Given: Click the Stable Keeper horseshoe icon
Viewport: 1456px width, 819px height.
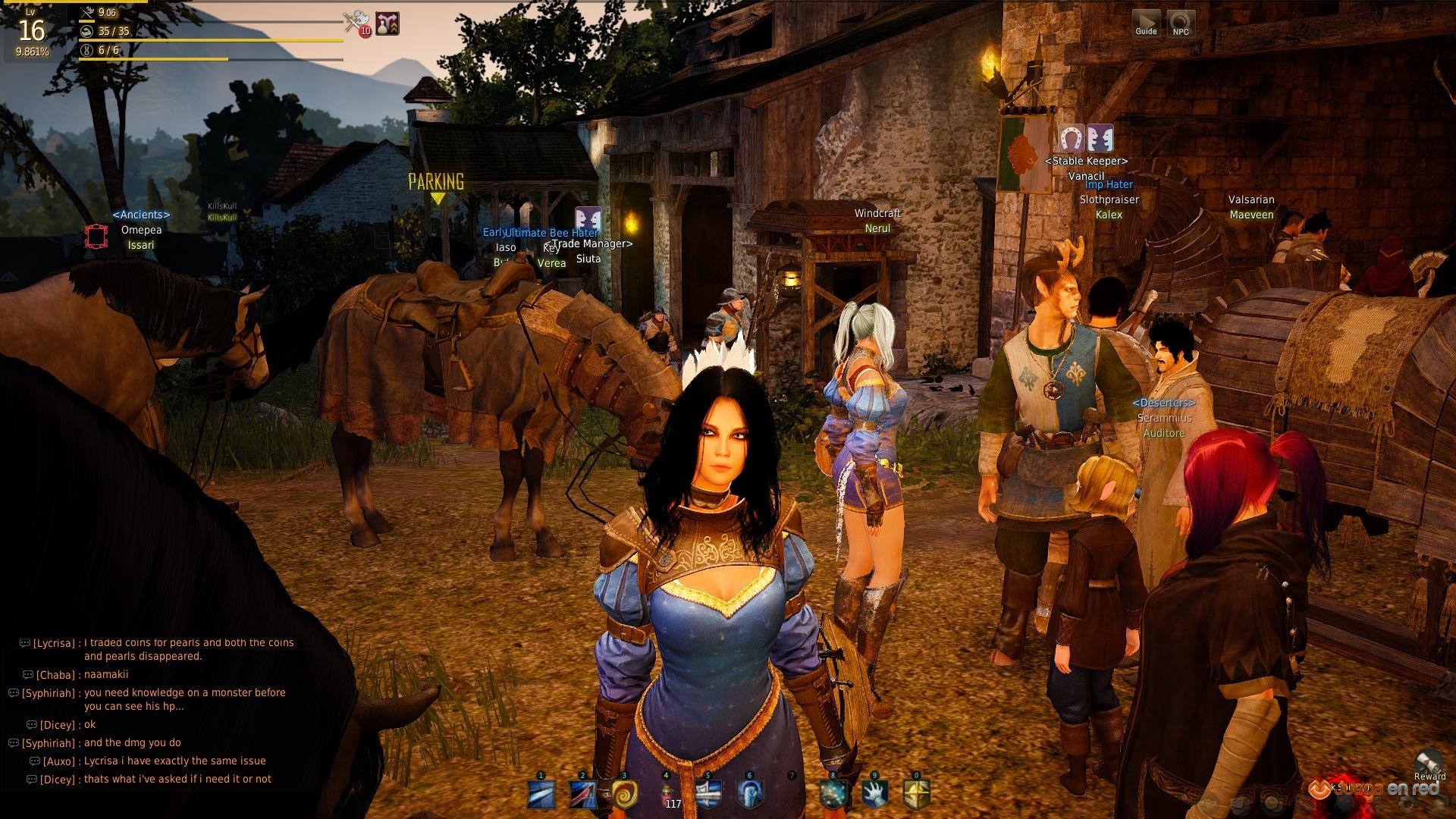Looking at the screenshot, I should tap(1070, 139).
